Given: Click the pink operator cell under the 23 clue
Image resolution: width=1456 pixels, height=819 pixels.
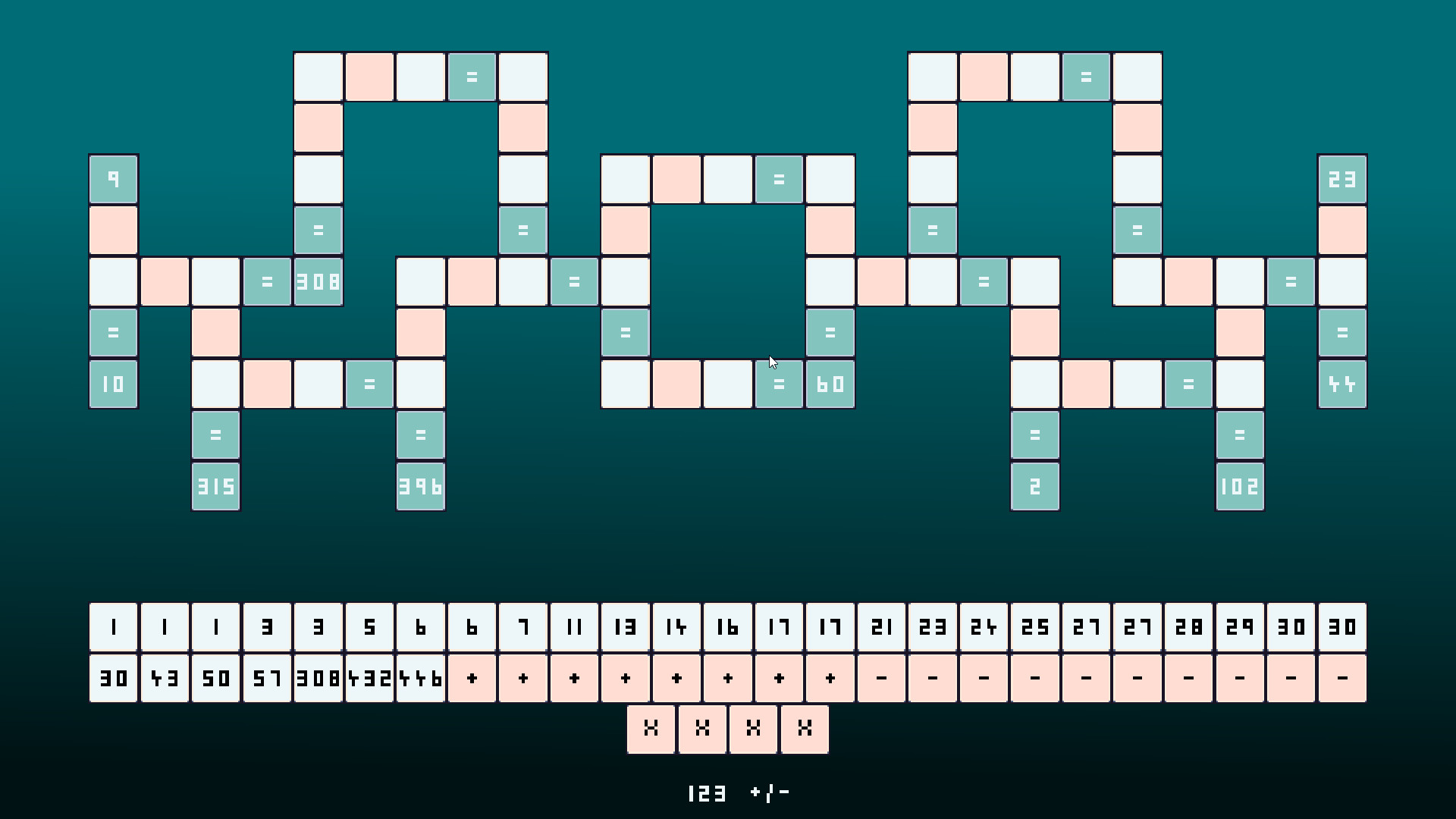Looking at the screenshot, I should (x=1342, y=230).
